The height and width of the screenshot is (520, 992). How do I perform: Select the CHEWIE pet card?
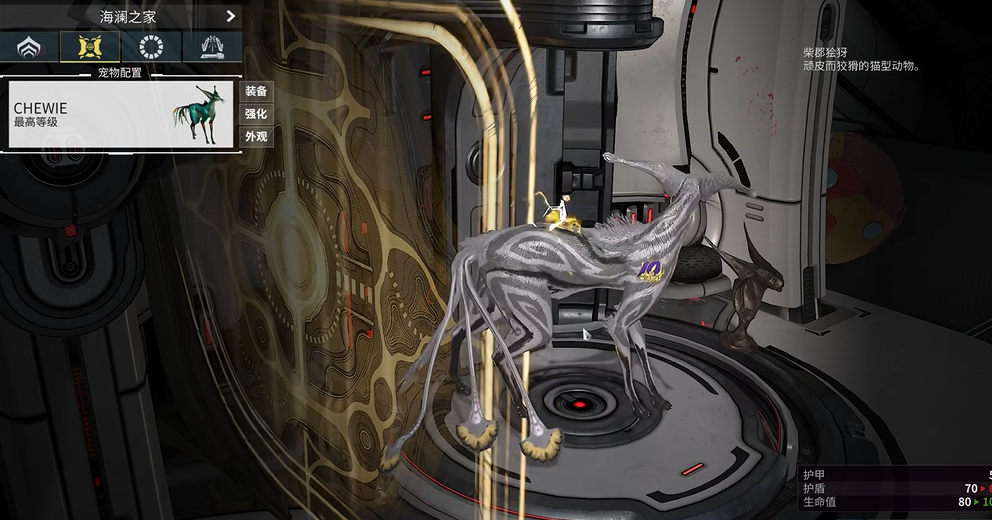pyautogui.click(x=120, y=114)
